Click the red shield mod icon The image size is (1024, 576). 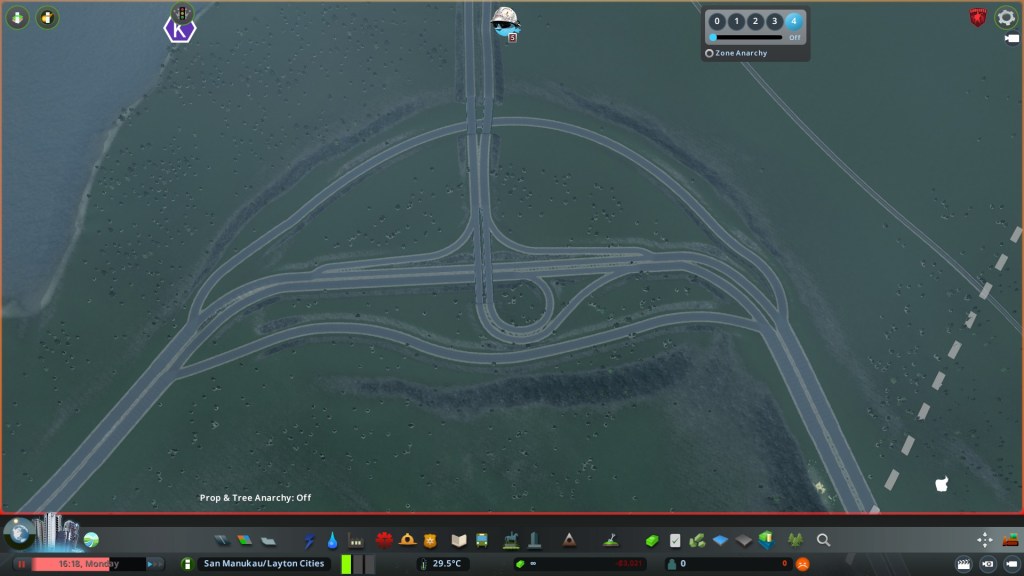click(978, 17)
